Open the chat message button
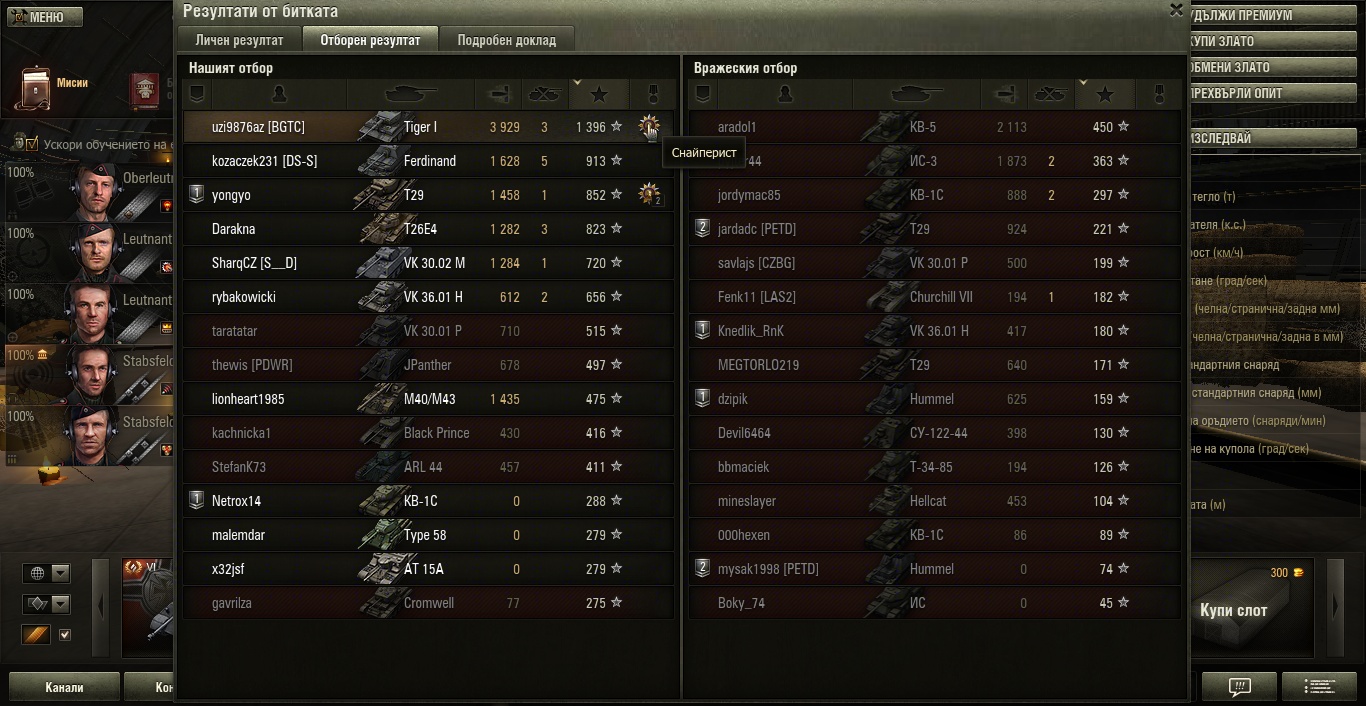This screenshot has height=706, width=1366. coord(1239,687)
